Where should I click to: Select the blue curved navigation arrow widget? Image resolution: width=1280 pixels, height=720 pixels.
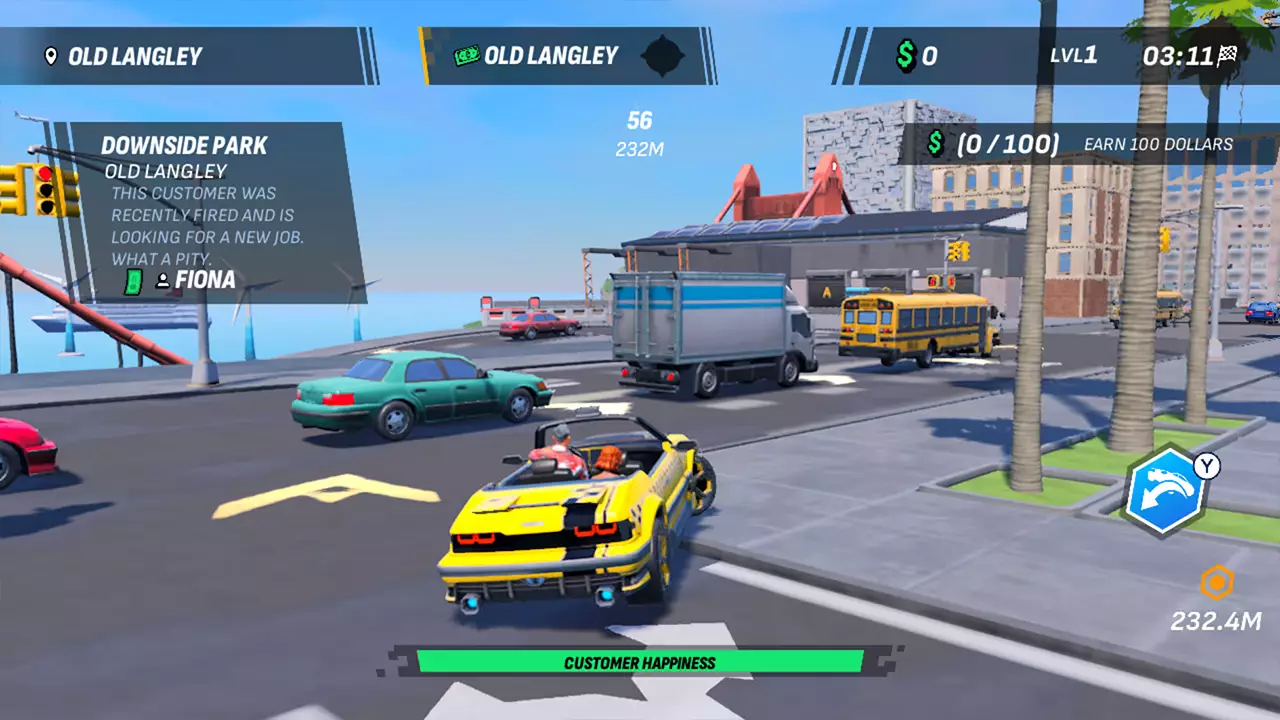pyautogui.click(x=1168, y=491)
